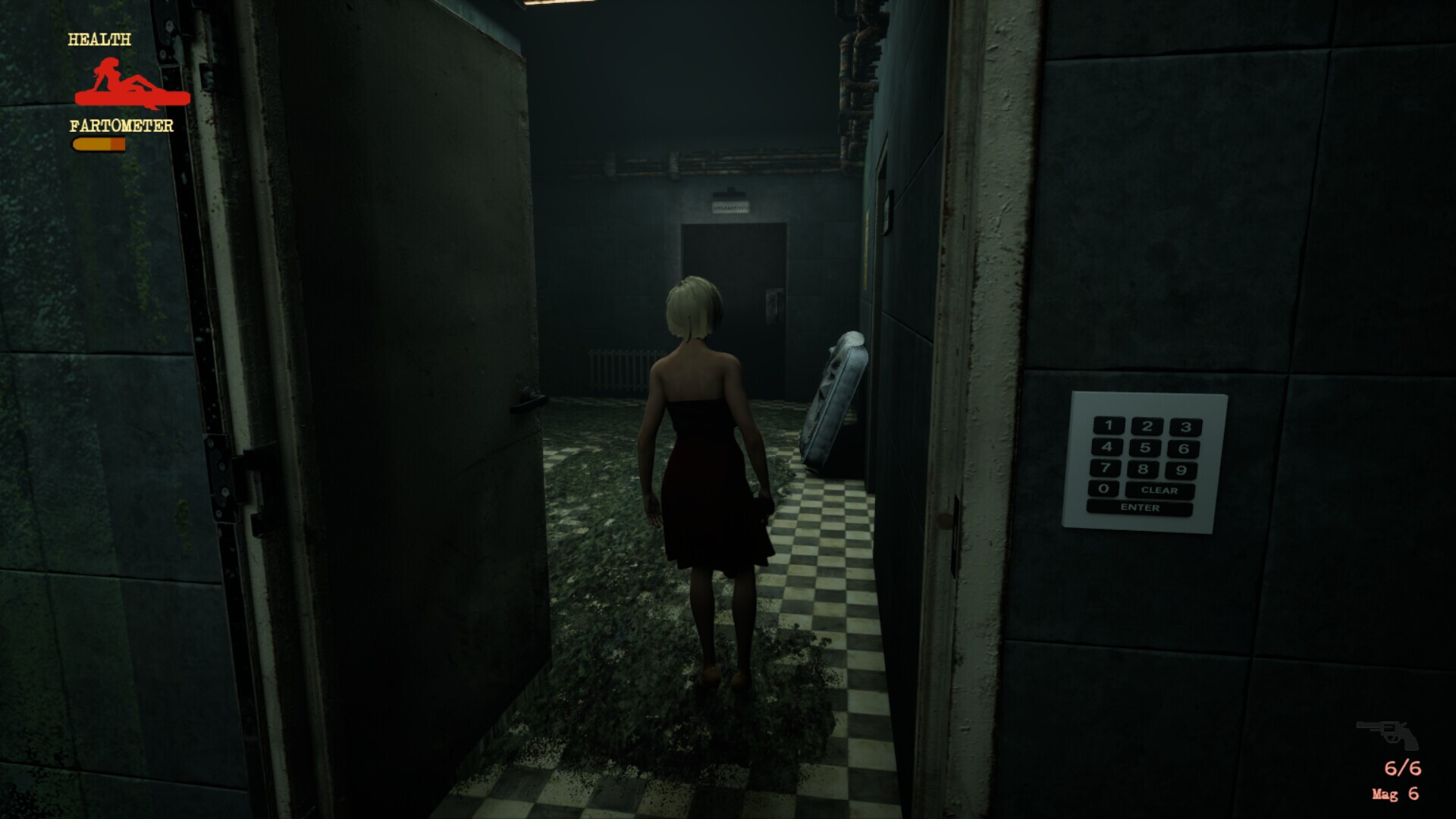Click the HEALTH label text

(99, 39)
